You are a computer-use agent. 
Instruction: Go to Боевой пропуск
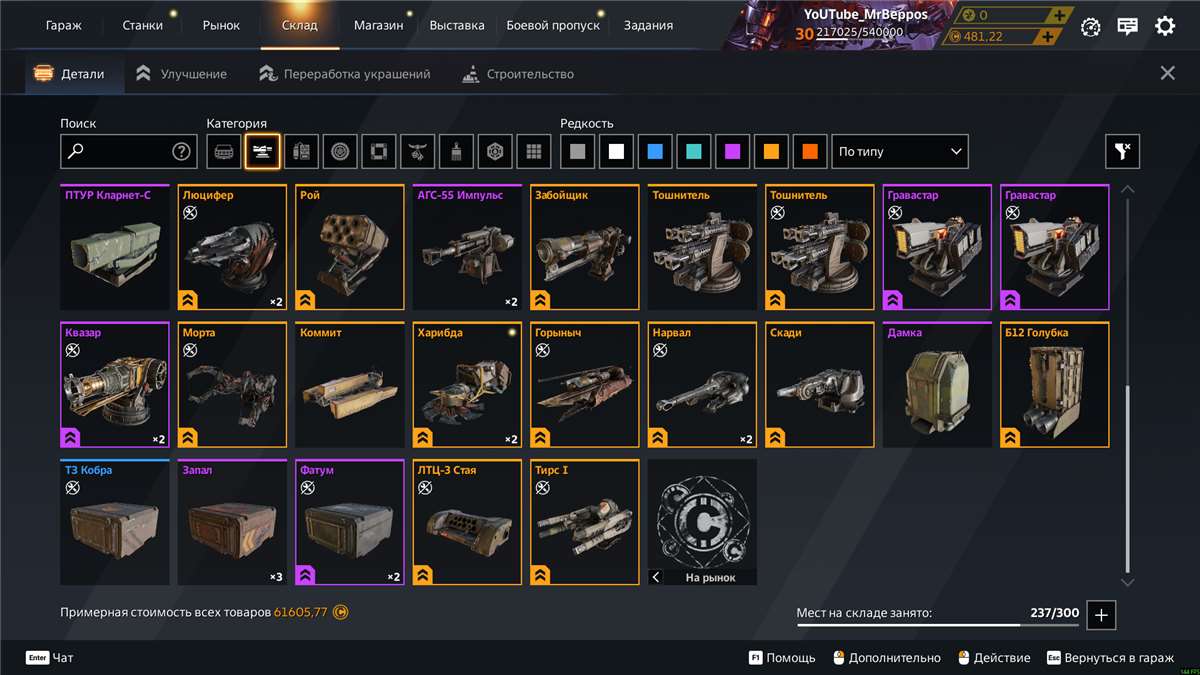point(553,25)
